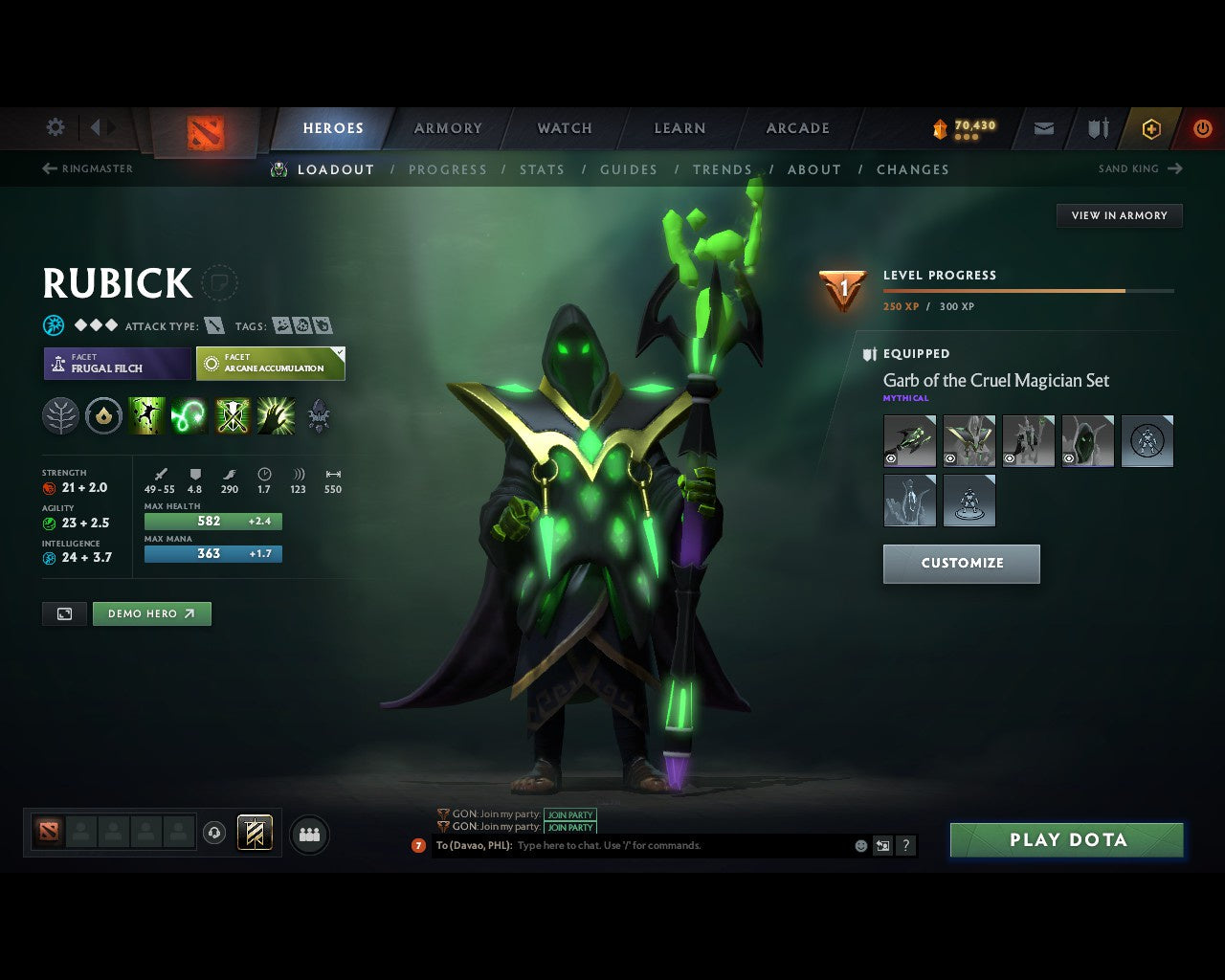The image size is (1225, 980).
Task: Open the mail/notifications envelope icon
Action: point(1042,128)
